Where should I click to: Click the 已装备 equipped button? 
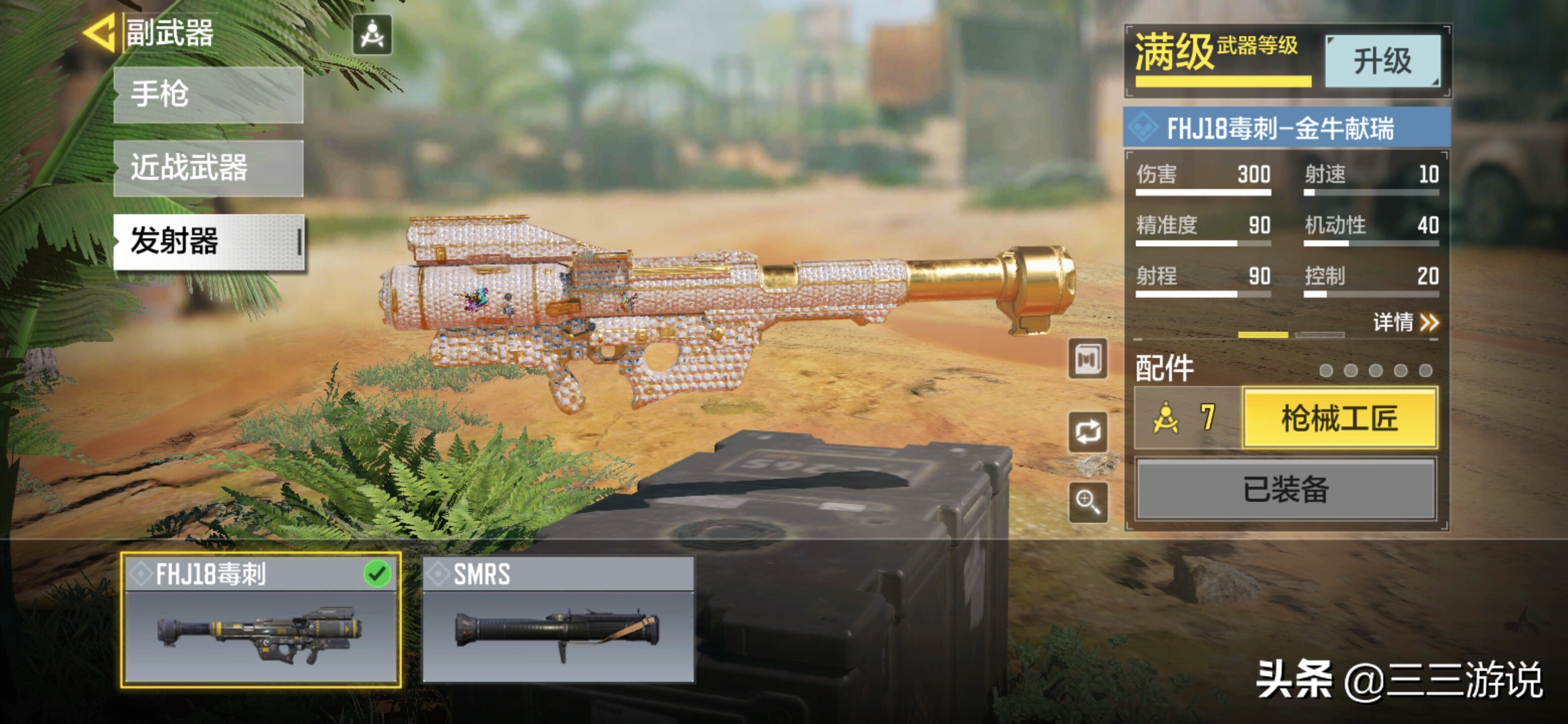(1286, 490)
